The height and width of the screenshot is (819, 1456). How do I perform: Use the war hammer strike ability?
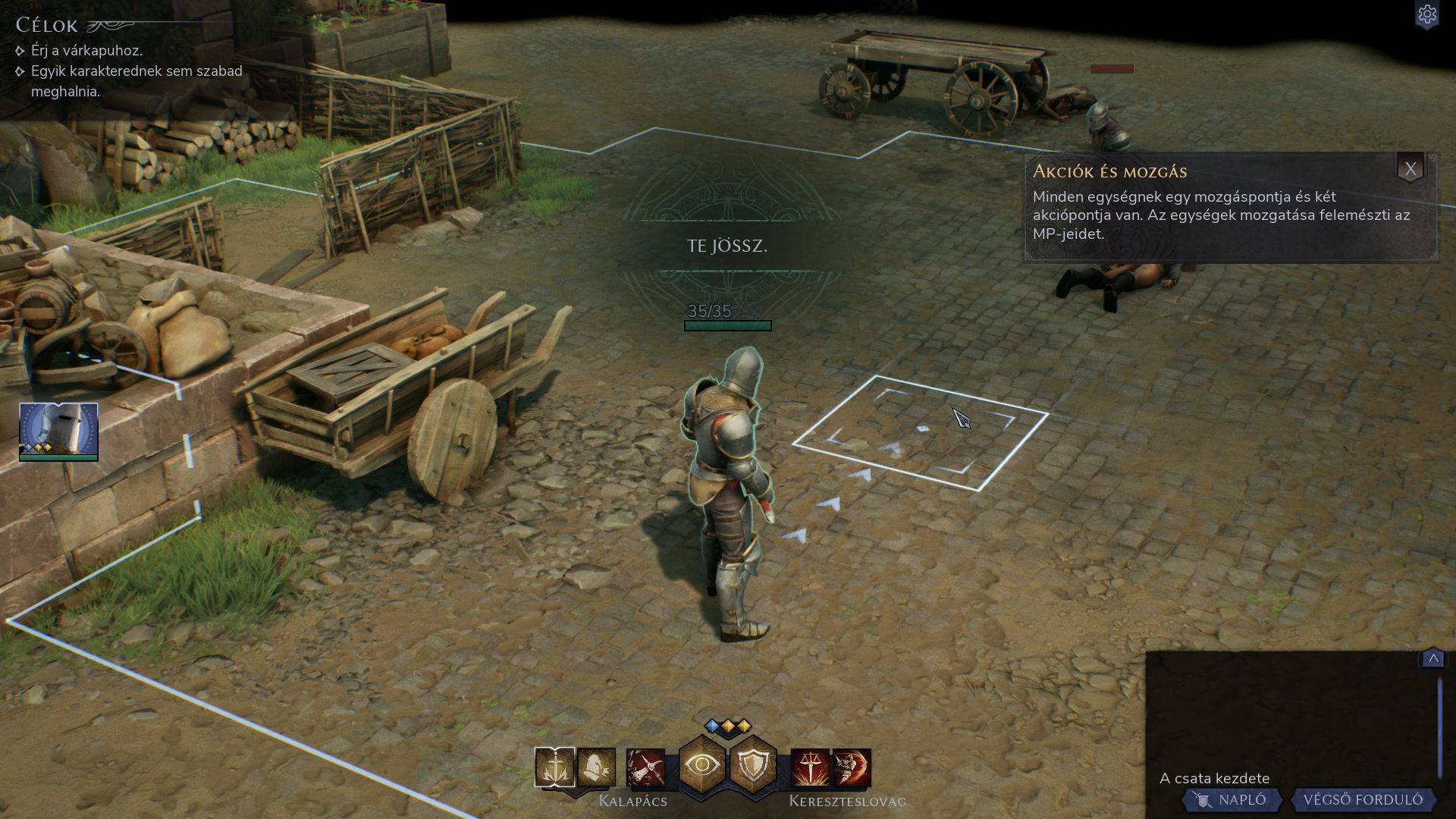tap(645, 767)
